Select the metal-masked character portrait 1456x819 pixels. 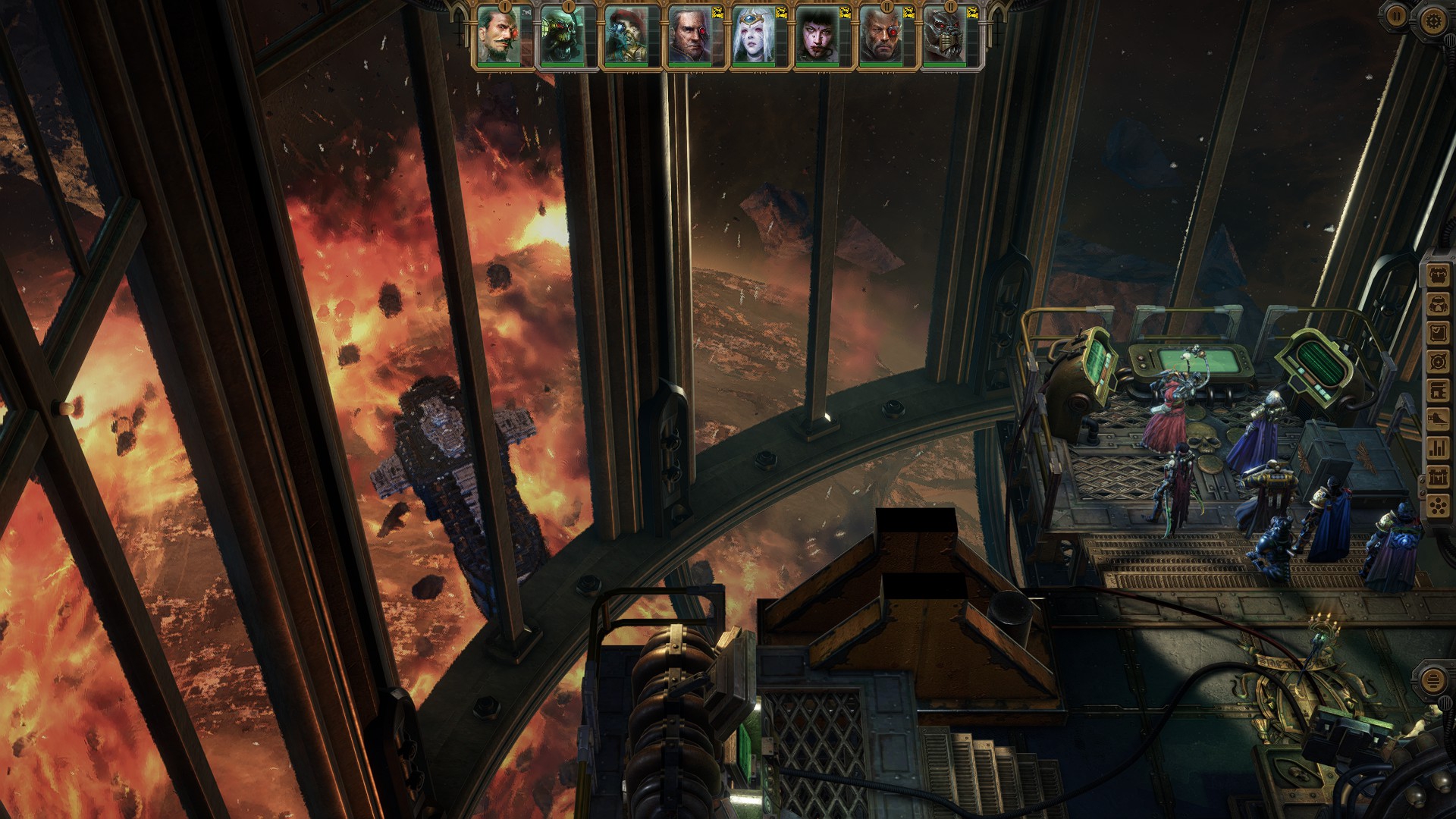click(x=946, y=37)
